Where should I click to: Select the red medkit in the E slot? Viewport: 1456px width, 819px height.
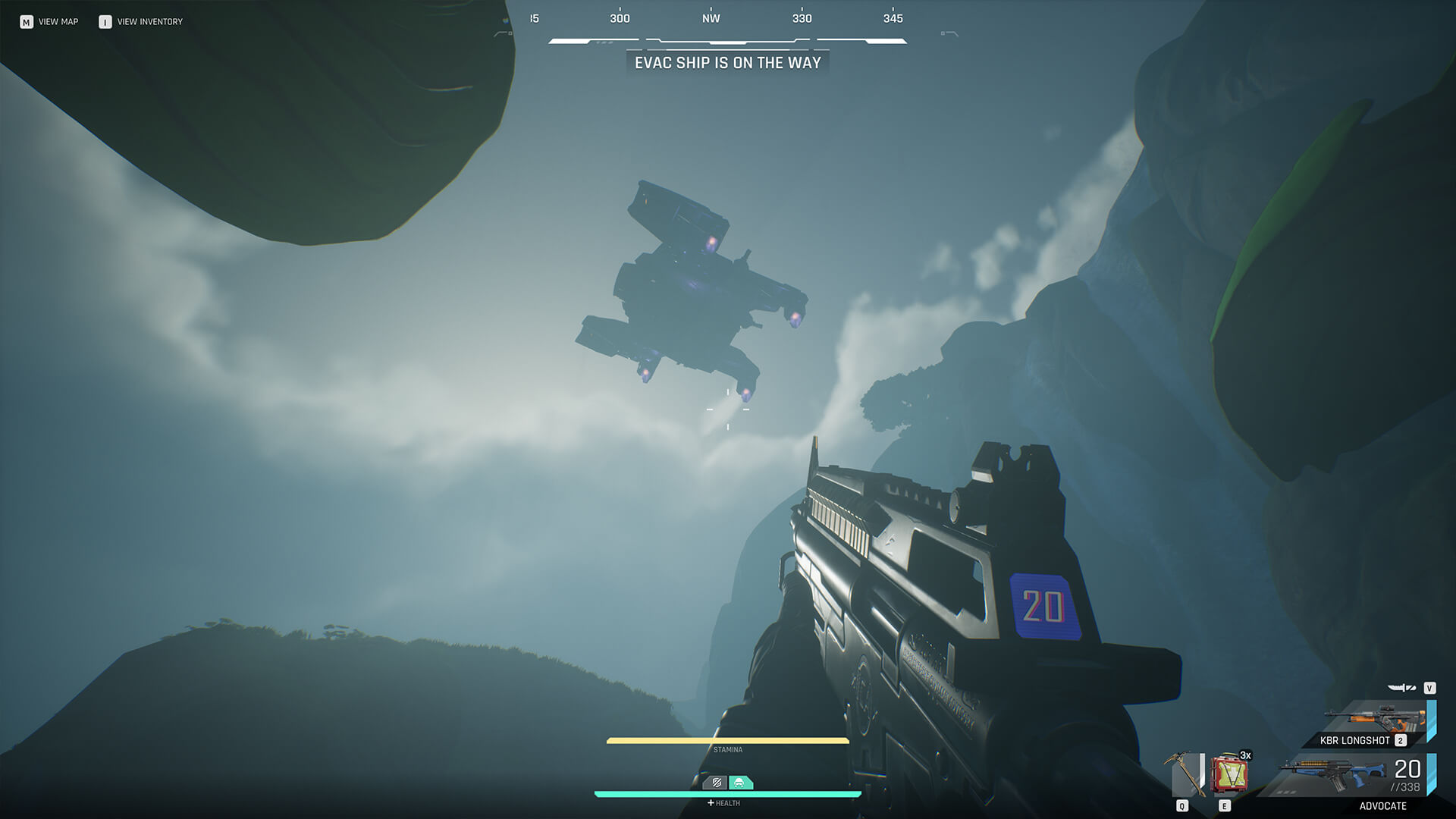point(1228,773)
